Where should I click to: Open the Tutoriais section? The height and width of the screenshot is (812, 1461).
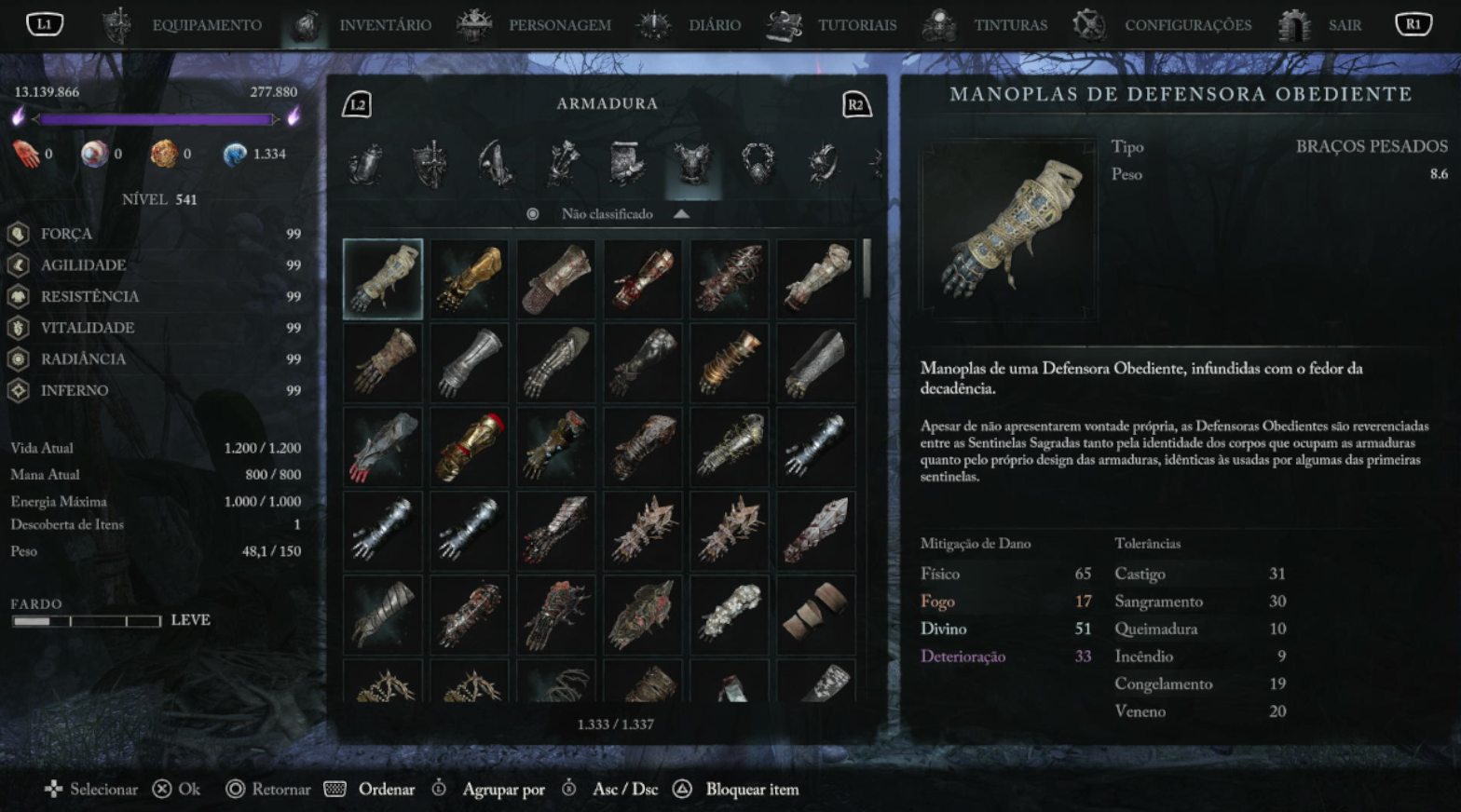point(856,25)
